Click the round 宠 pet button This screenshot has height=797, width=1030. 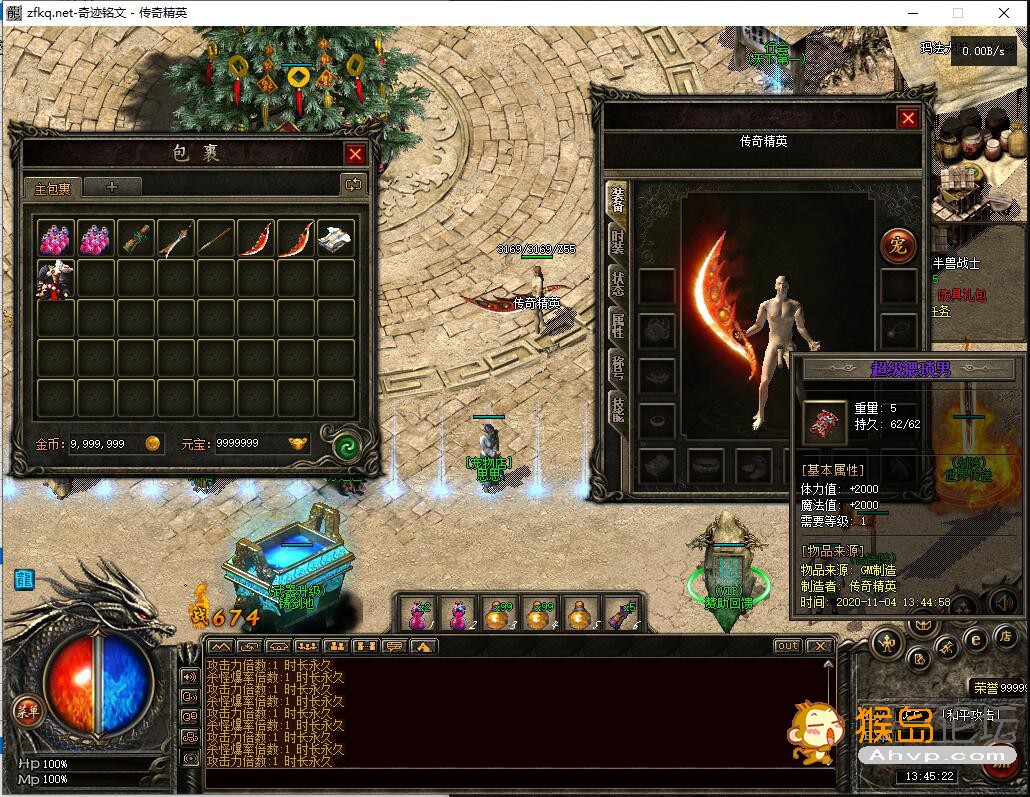point(898,245)
